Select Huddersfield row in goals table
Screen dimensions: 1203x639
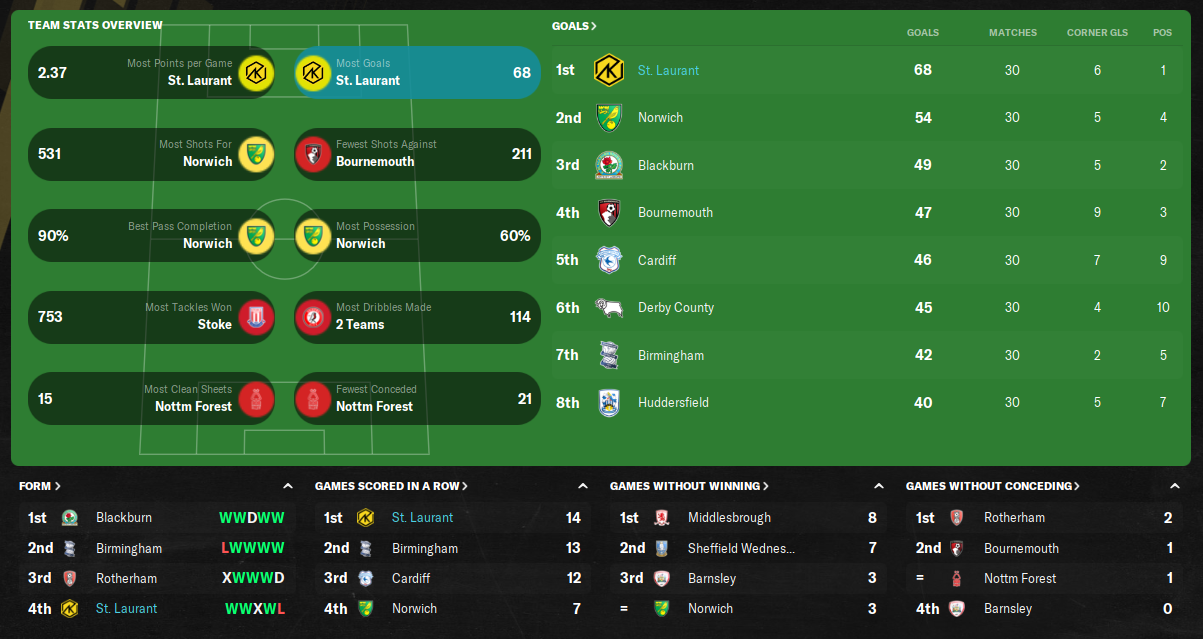[673, 402]
